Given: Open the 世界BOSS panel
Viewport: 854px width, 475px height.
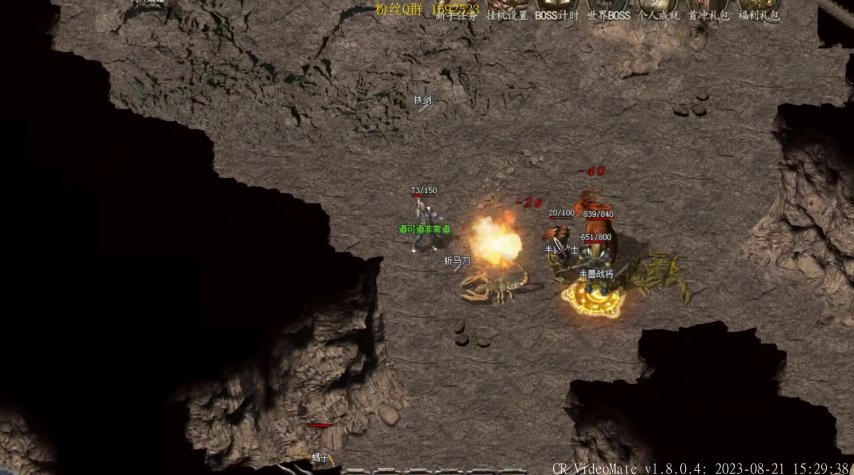Looking at the screenshot, I should [x=608, y=14].
